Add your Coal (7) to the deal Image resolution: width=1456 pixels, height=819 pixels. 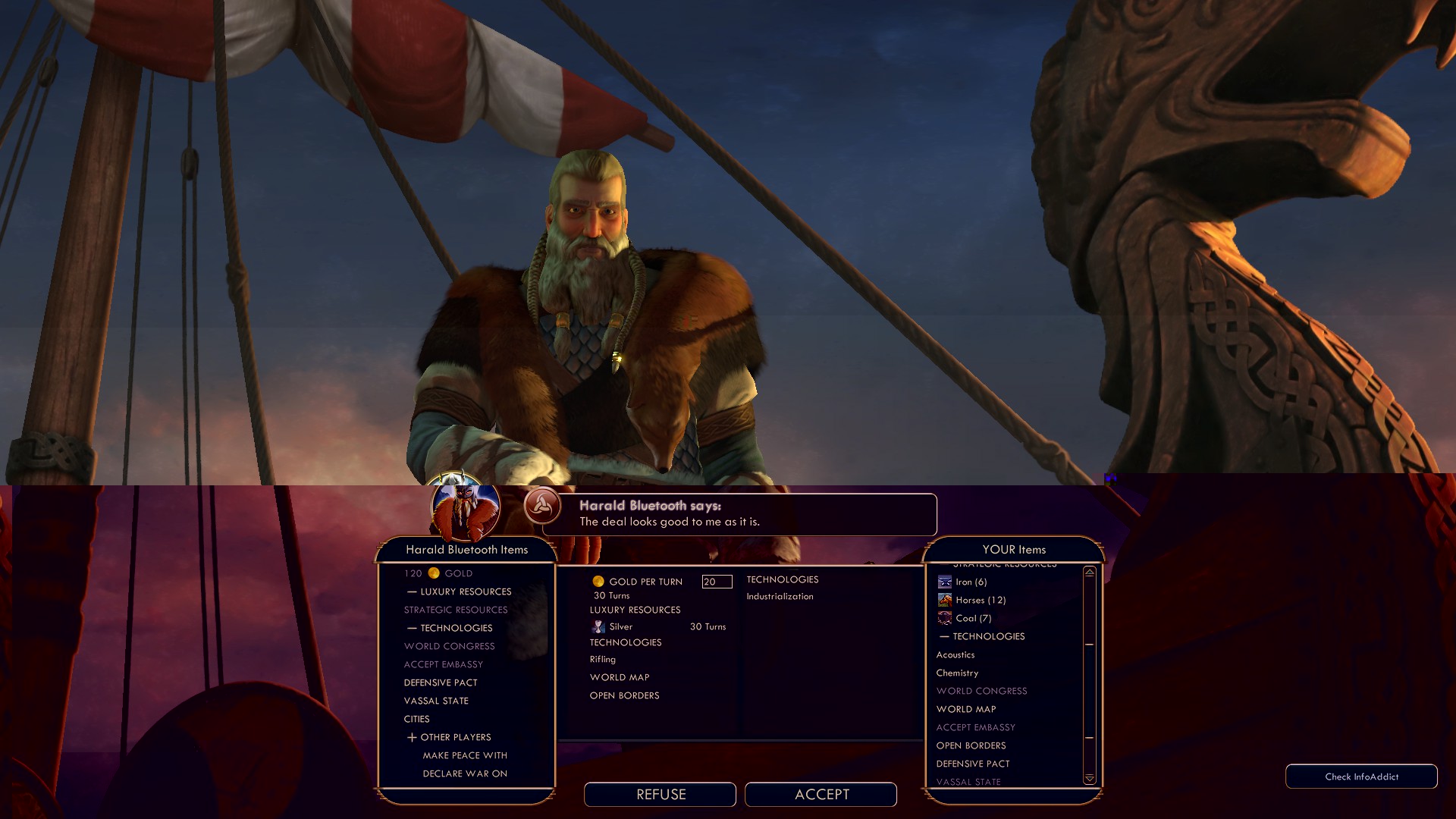point(973,618)
